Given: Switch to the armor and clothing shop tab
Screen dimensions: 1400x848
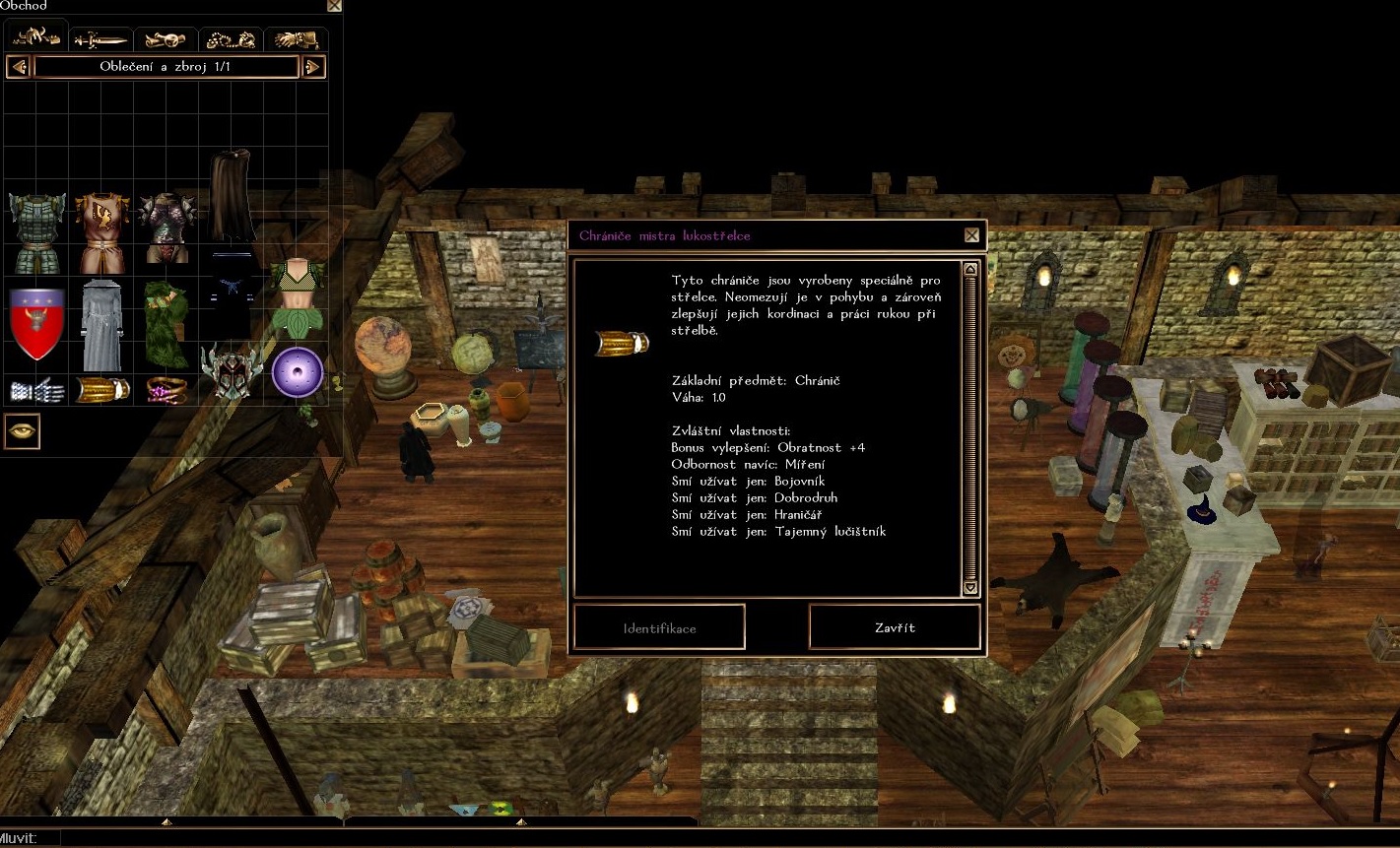Looking at the screenshot, I should (36, 38).
